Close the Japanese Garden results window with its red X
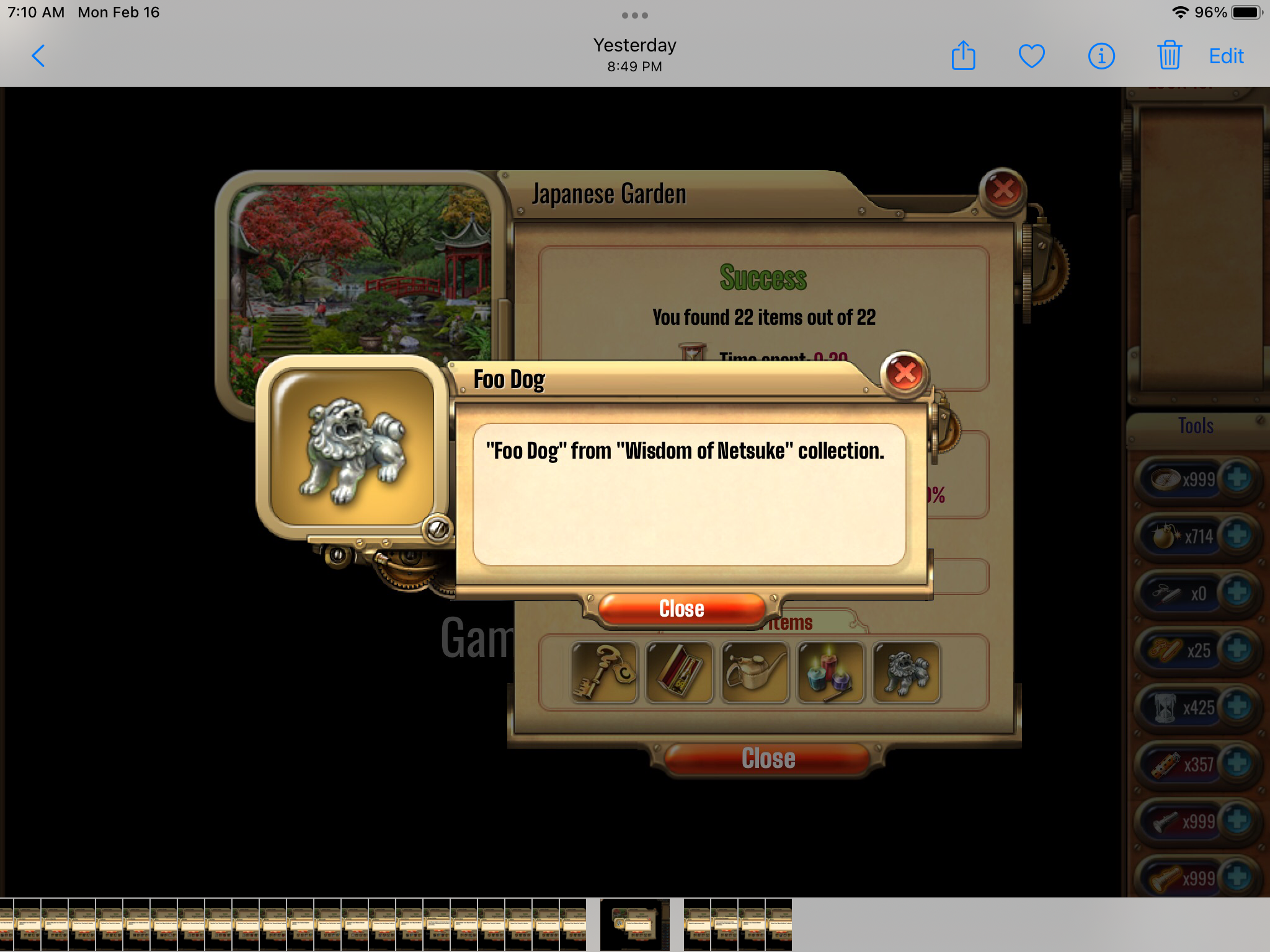 pyautogui.click(x=1002, y=190)
